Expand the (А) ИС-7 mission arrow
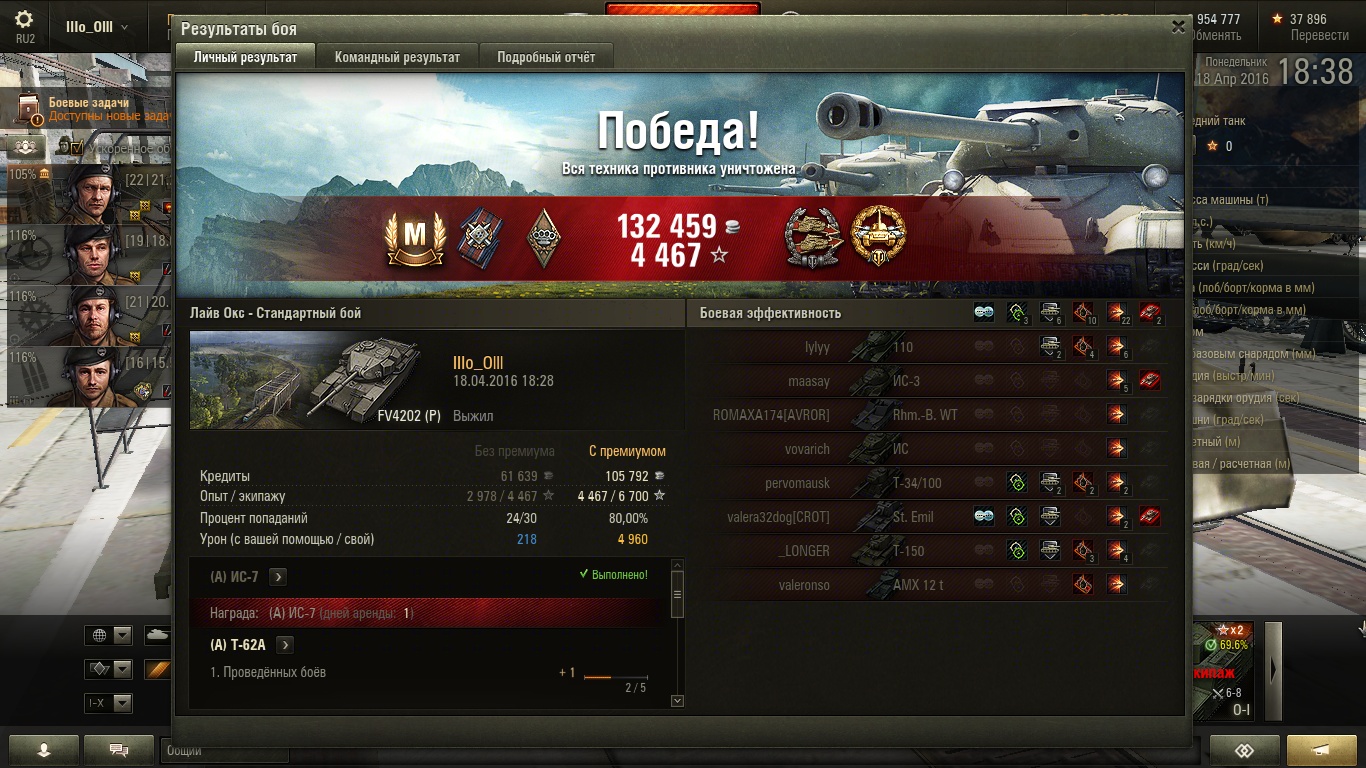 (x=278, y=576)
